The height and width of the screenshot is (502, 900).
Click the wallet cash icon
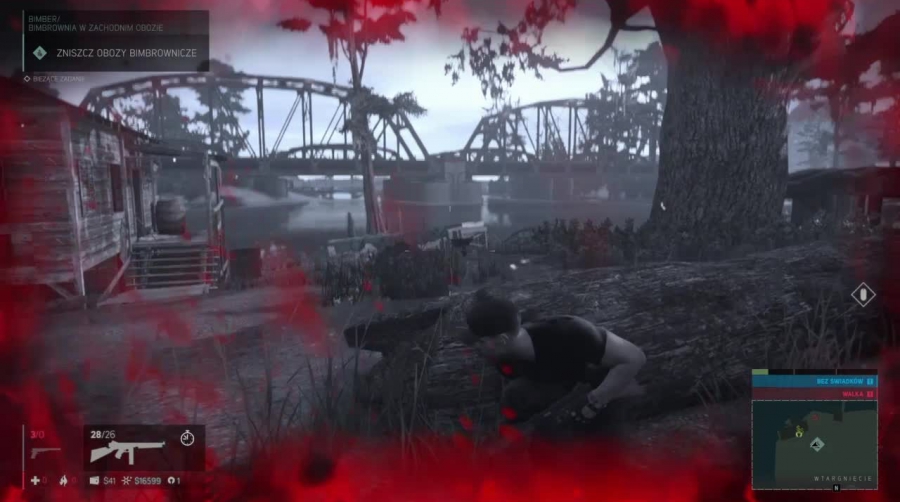[x=95, y=481]
